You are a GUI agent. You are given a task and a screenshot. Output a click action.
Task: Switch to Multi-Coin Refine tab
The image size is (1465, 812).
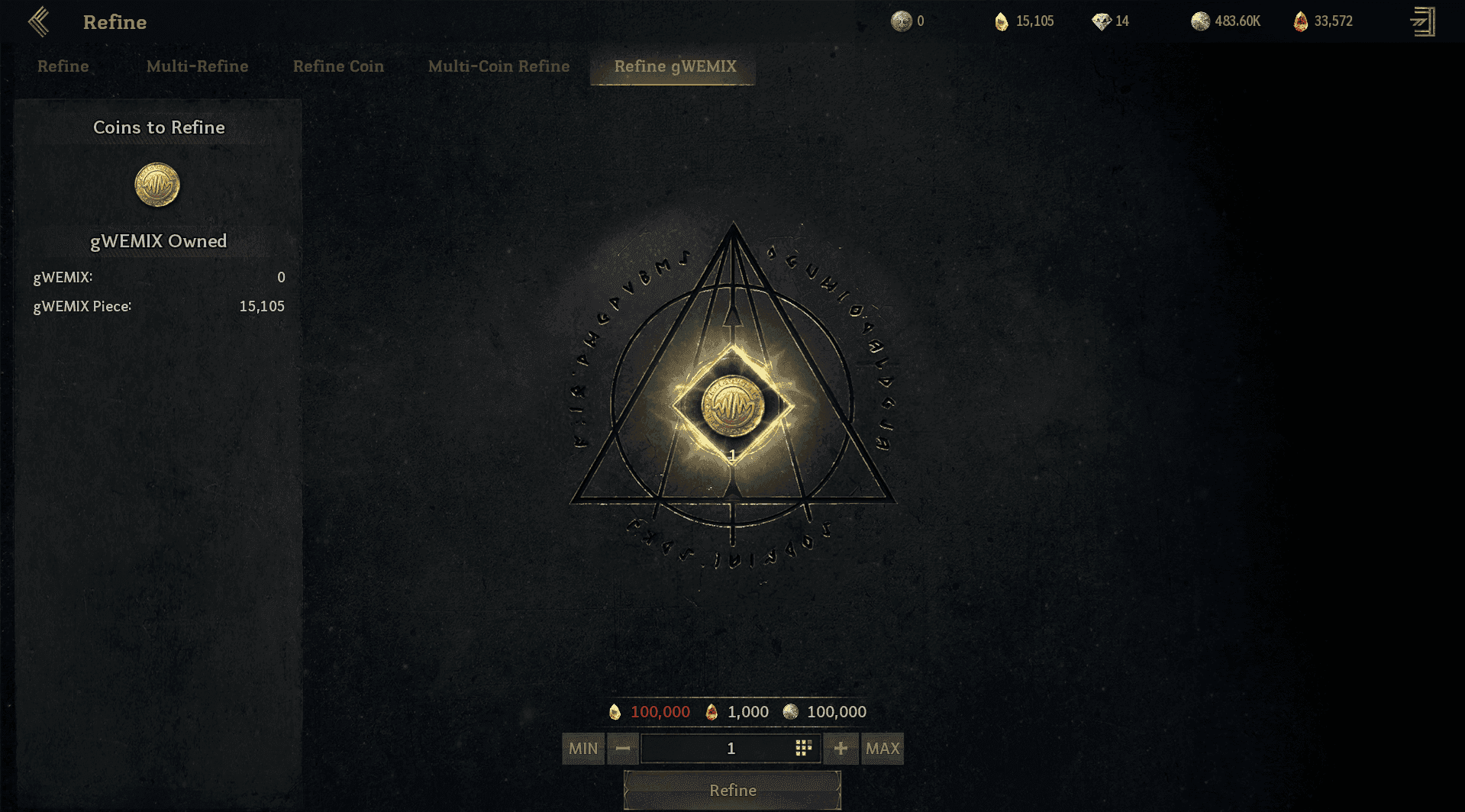[499, 66]
